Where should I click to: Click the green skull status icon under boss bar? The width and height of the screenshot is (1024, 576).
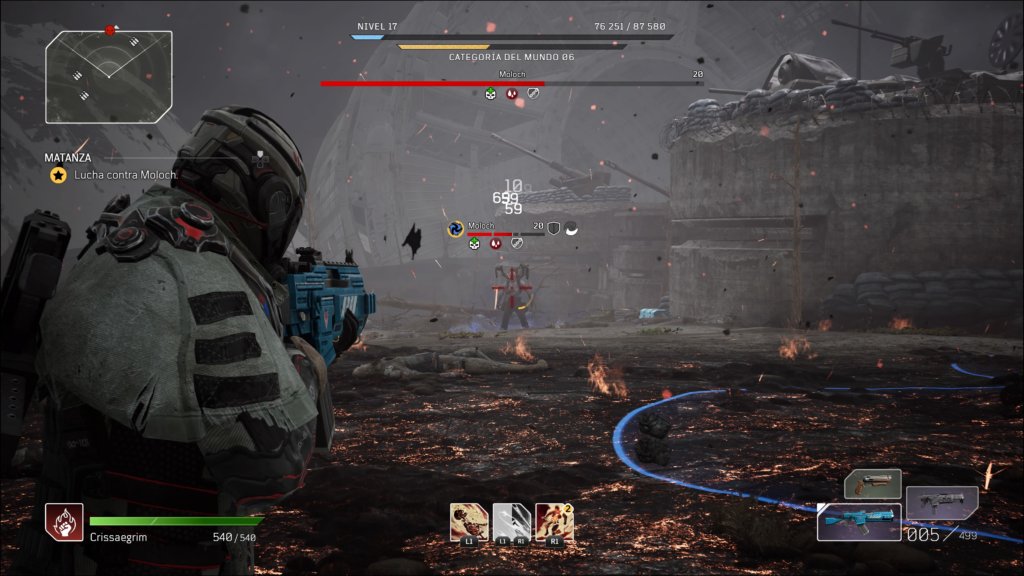pyautogui.click(x=490, y=94)
